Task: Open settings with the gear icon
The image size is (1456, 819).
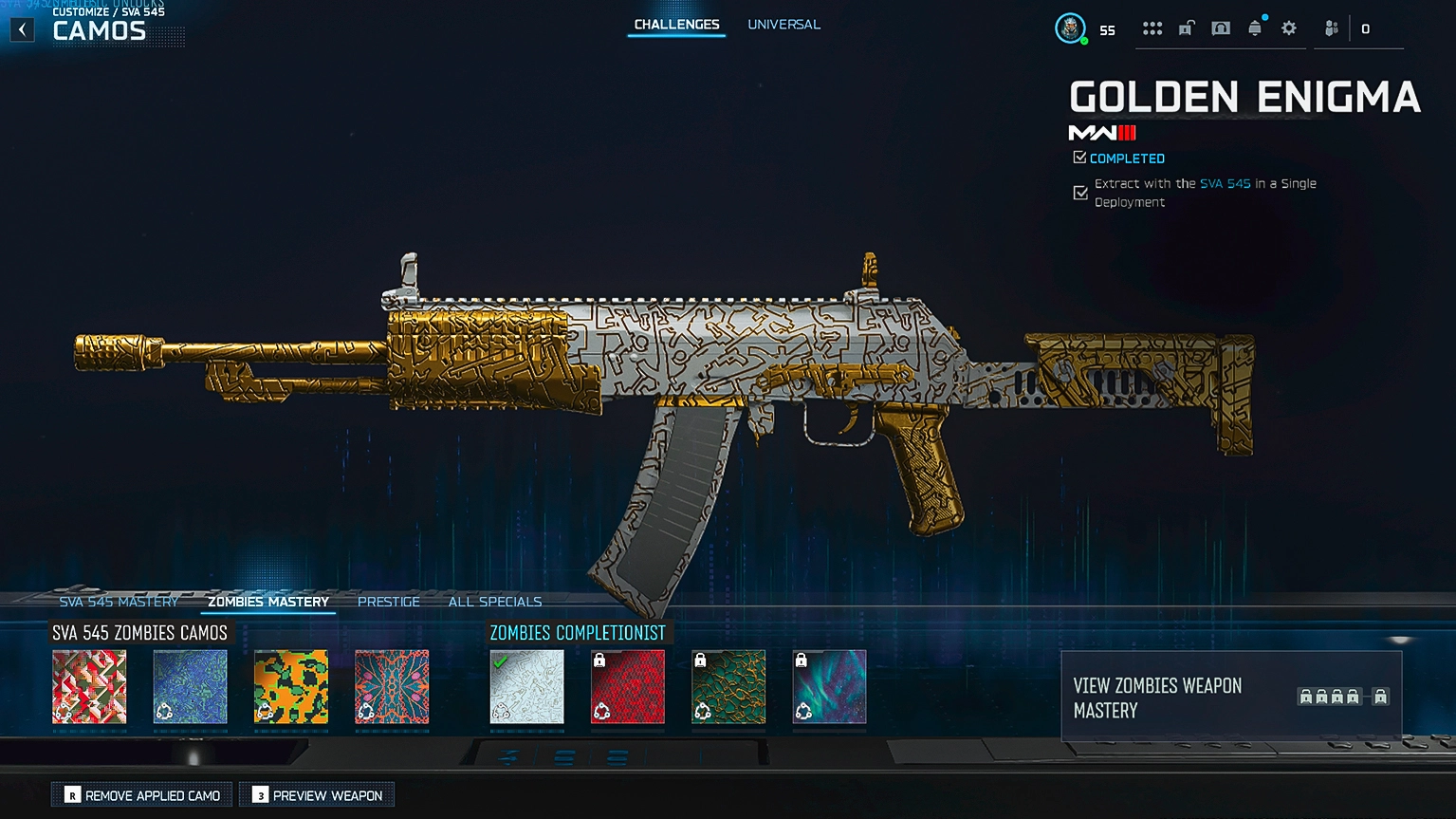Action: point(1288,28)
